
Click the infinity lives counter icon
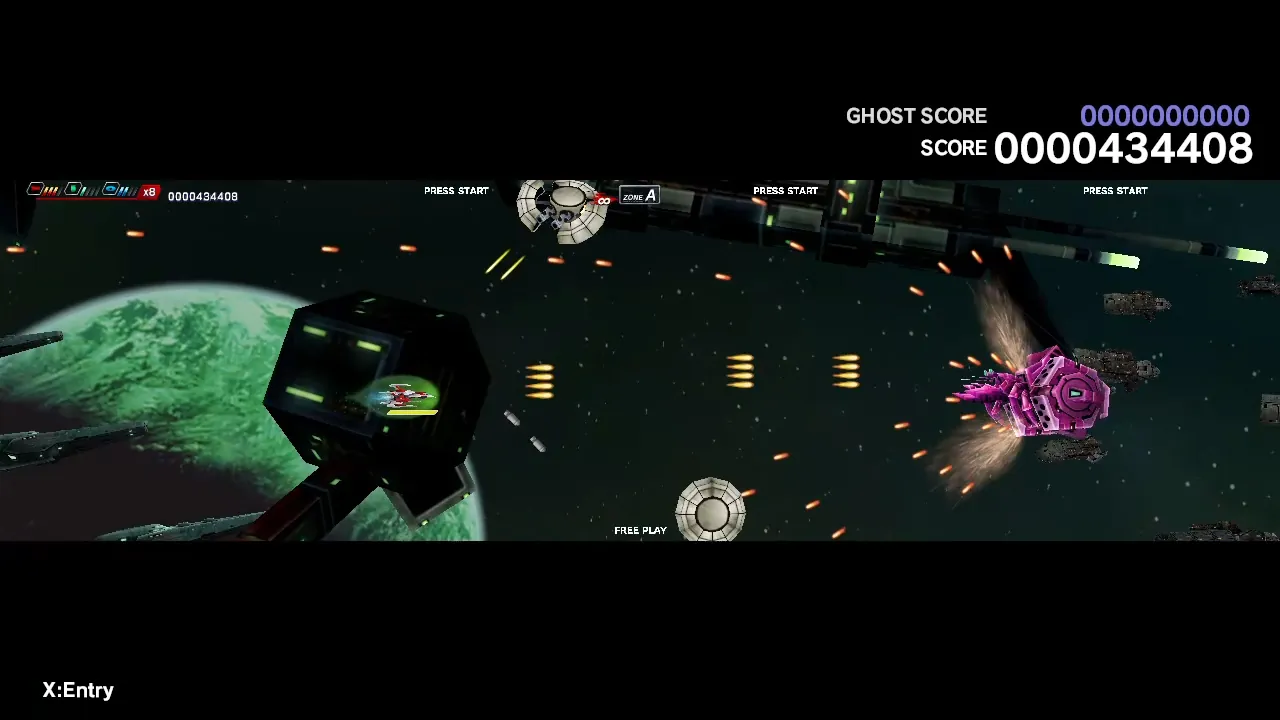pyautogui.click(x=604, y=200)
